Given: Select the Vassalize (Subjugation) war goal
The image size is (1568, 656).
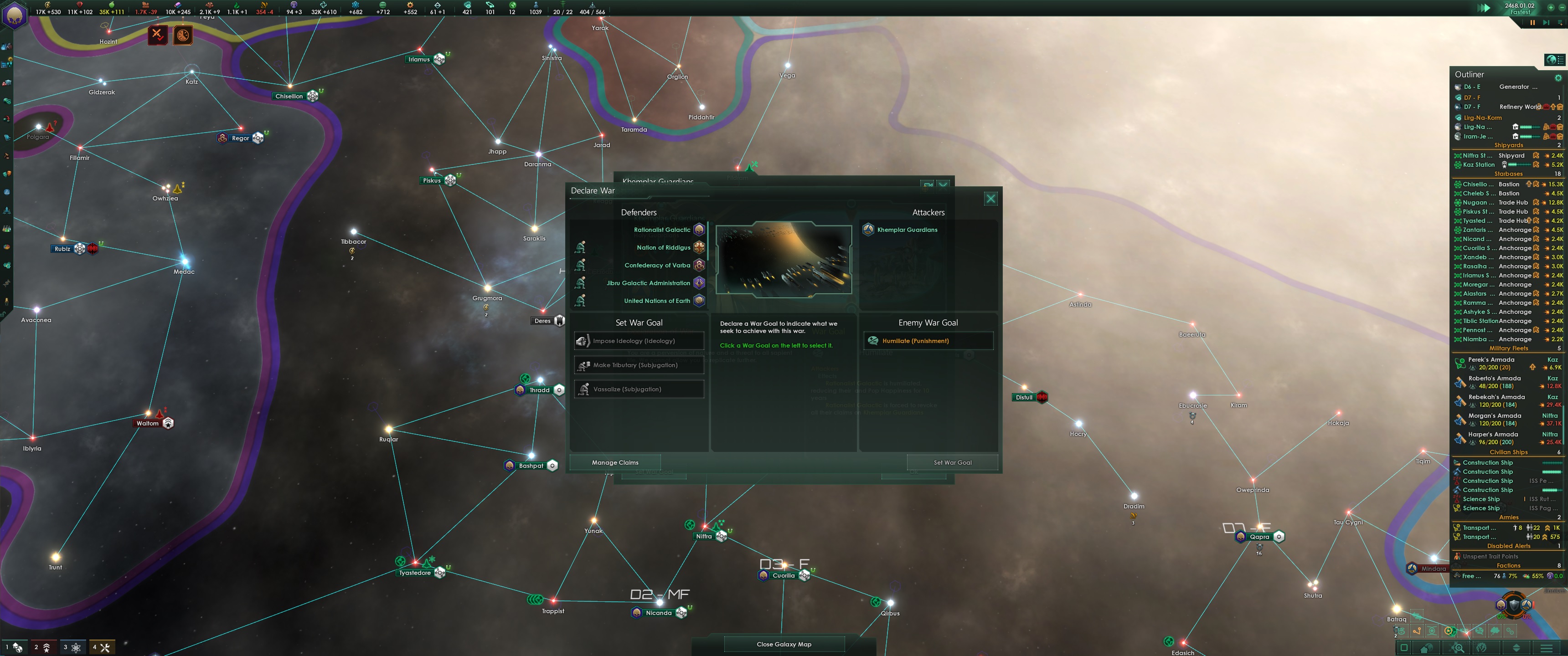Looking at the screenshot, I should tap(639, 389).
